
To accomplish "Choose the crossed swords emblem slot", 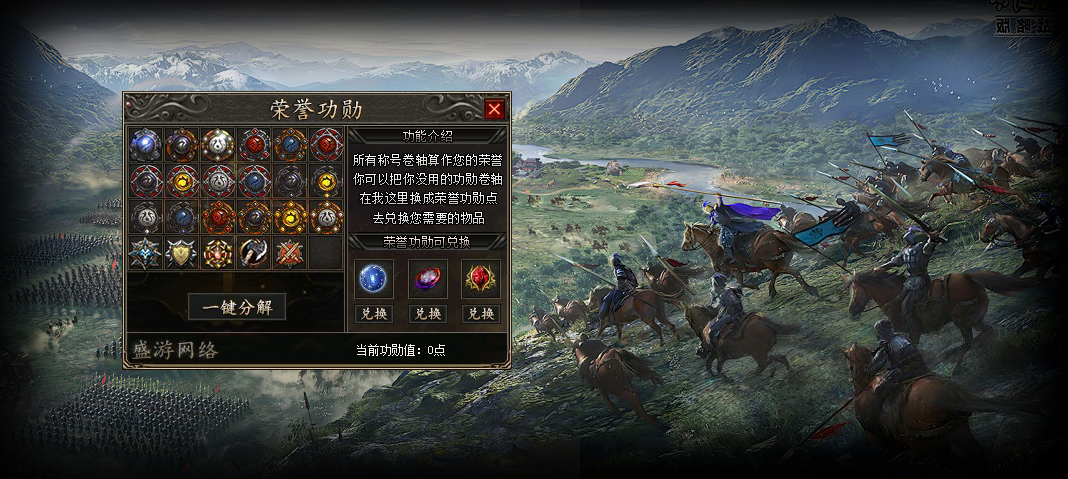I will coord(289,253).
